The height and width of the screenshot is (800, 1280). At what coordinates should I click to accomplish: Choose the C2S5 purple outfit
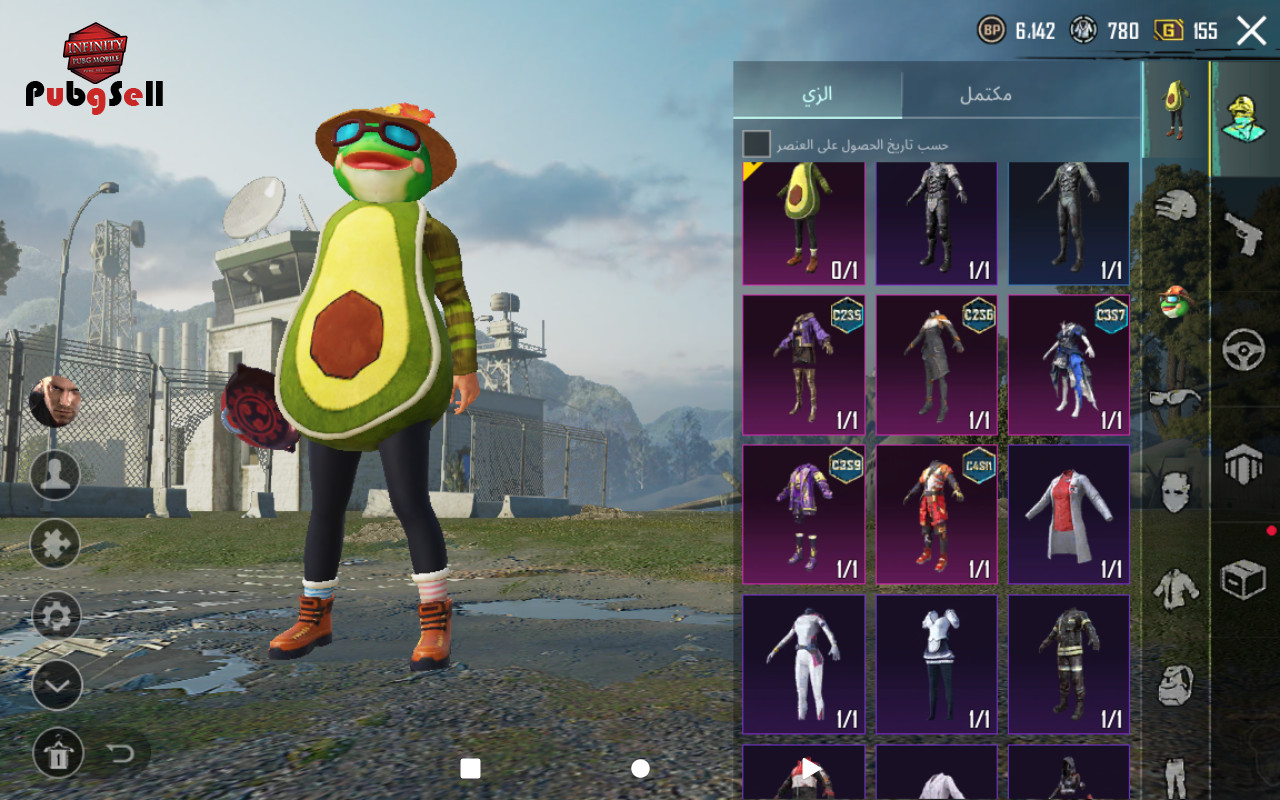click(804, 365)
